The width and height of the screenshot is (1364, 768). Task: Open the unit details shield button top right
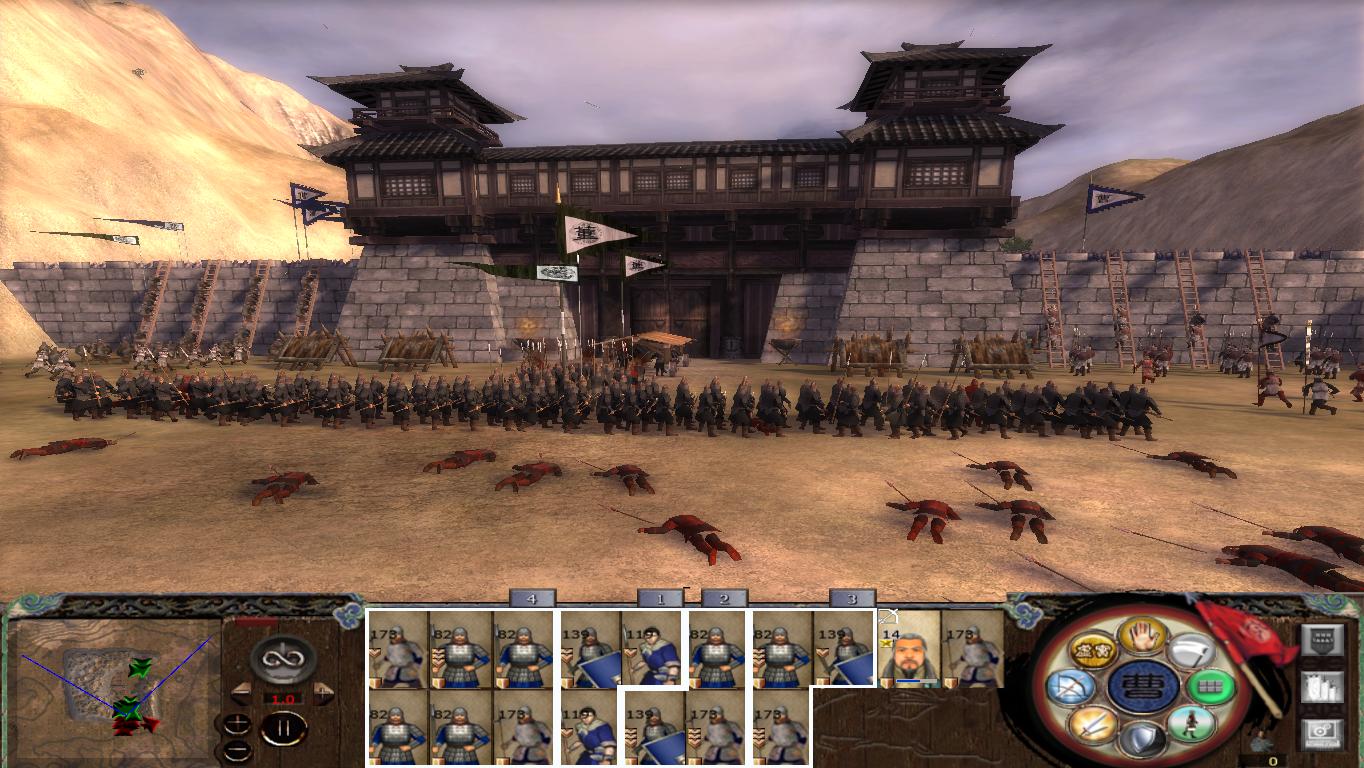click(x=1323, y=640)
